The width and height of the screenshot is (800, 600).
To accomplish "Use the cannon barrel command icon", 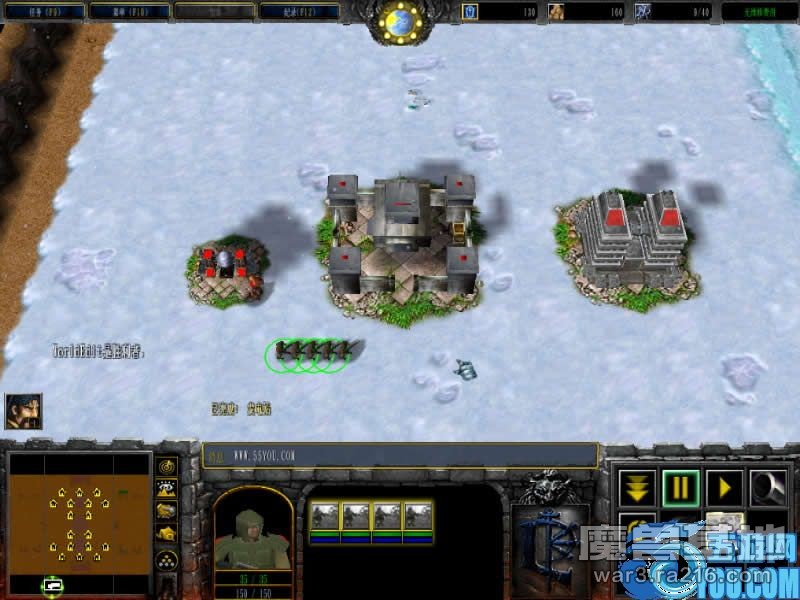I will pyautogui.click(x=769, y=488).
